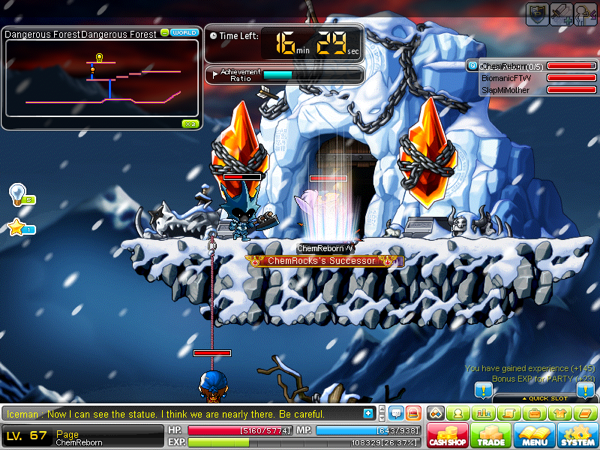The height and width of the screenshot is (450, 600).
Task: Open the Cash Shop
Action: pos(445,435)
